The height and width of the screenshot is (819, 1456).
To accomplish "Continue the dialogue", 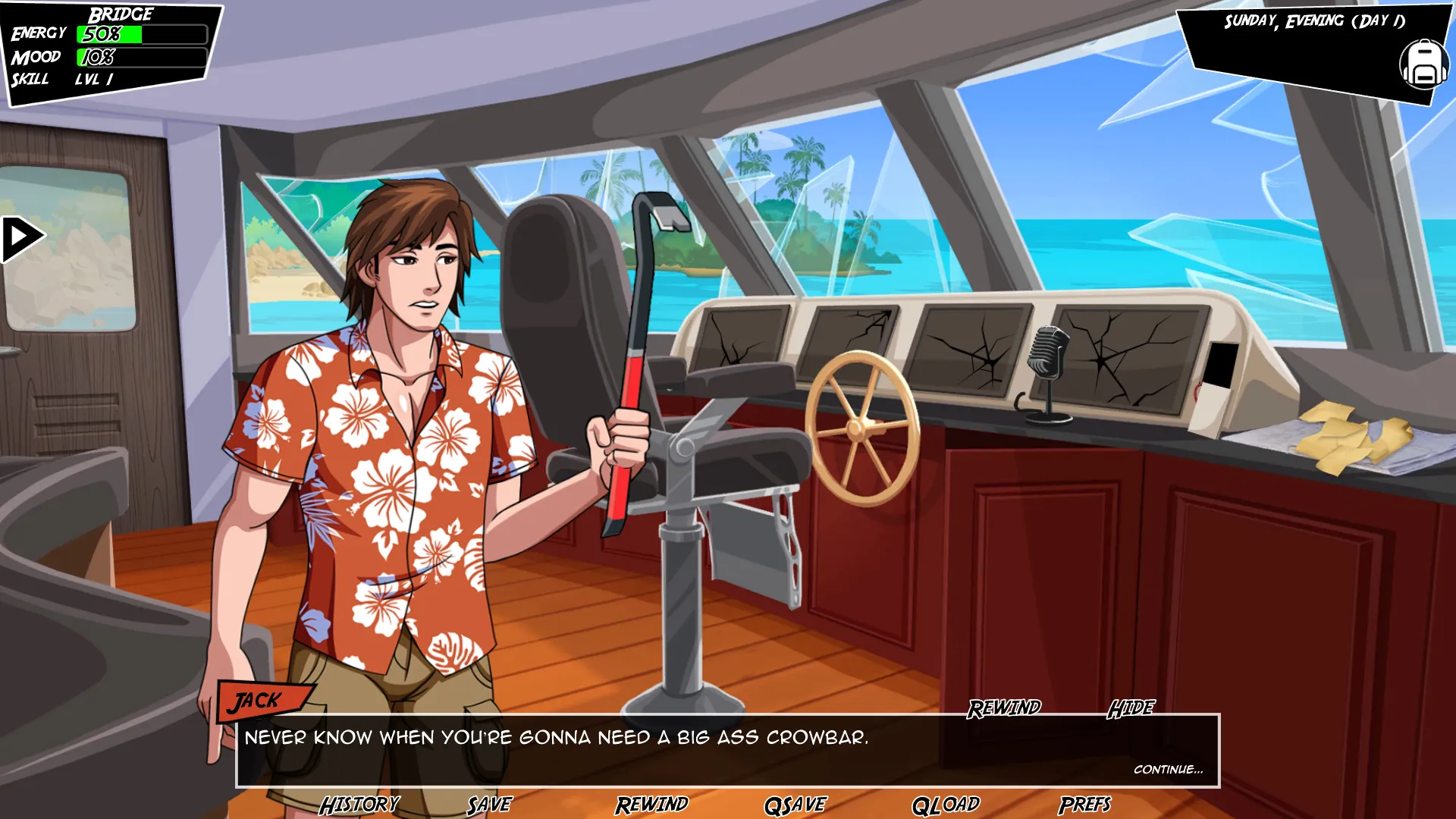I will coord(1168,769).
